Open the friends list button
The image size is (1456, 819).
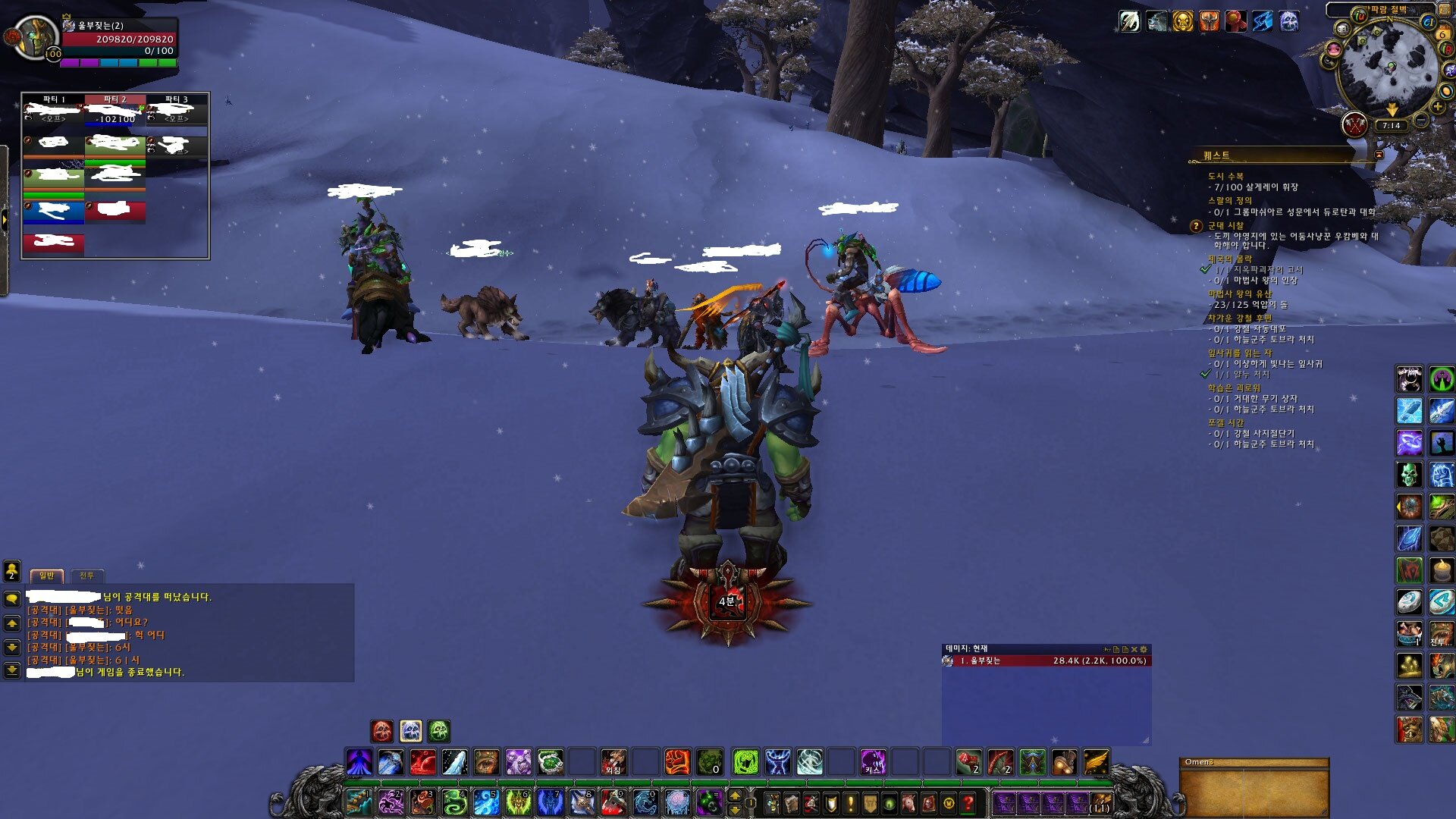(x=12, y=570)
